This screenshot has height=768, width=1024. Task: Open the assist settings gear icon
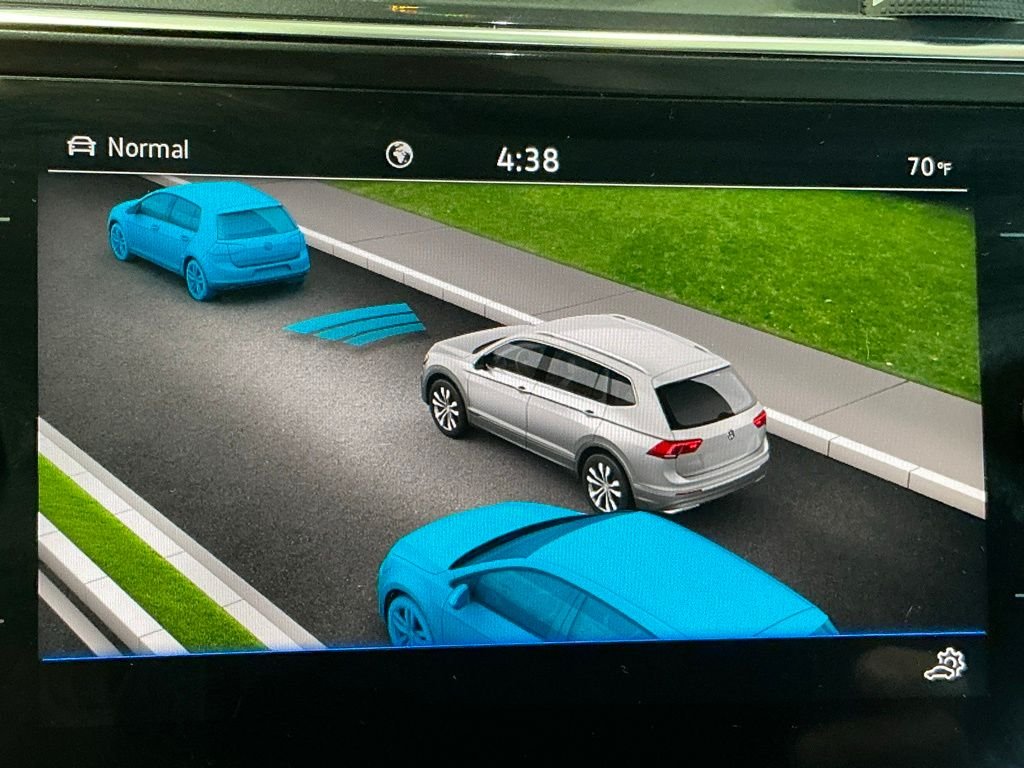(945, 665)
